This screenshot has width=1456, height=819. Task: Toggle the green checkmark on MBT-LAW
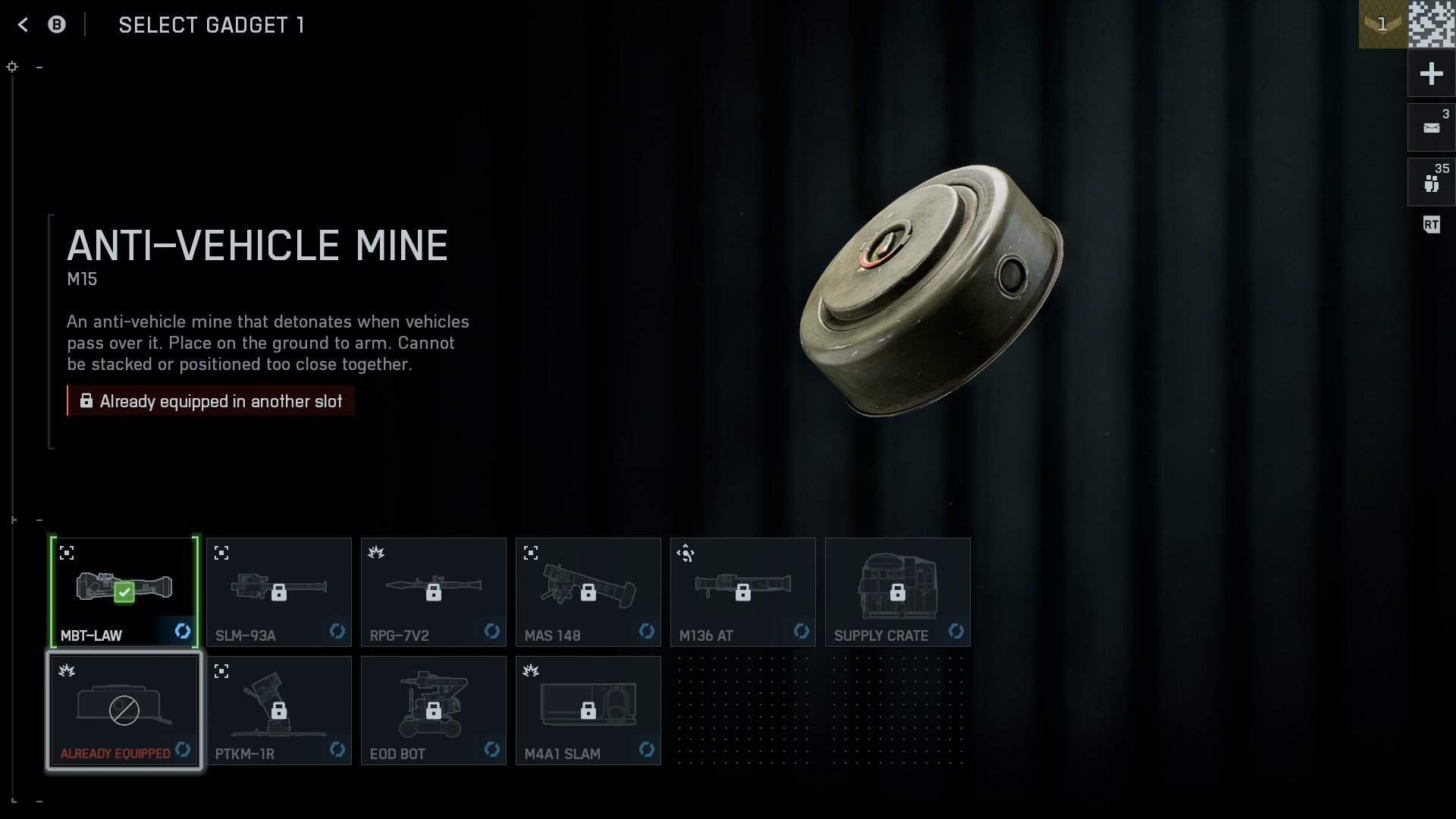coord(123,592)
